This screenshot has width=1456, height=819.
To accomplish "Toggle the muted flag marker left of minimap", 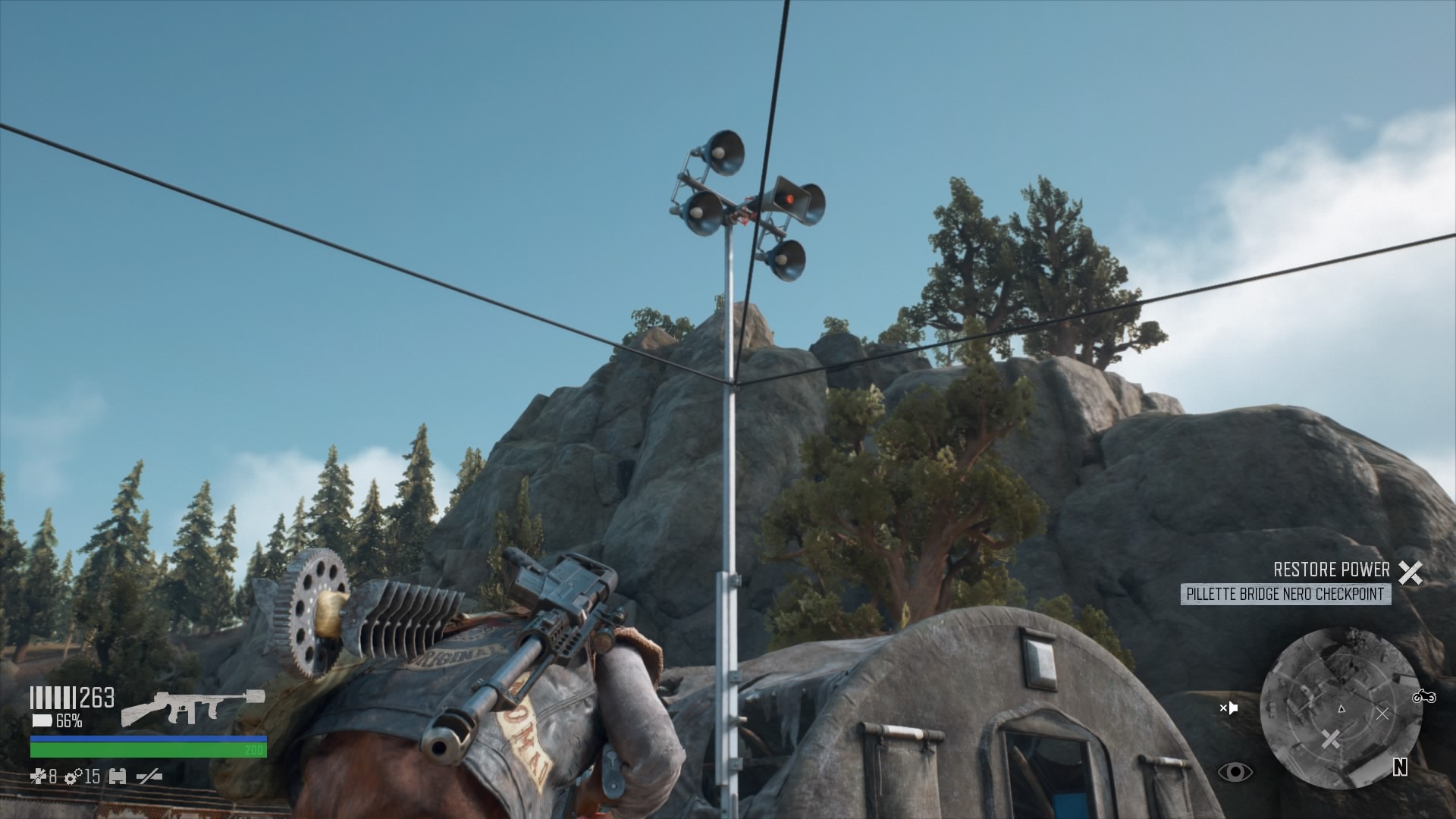I will (x=1228, y=708).
